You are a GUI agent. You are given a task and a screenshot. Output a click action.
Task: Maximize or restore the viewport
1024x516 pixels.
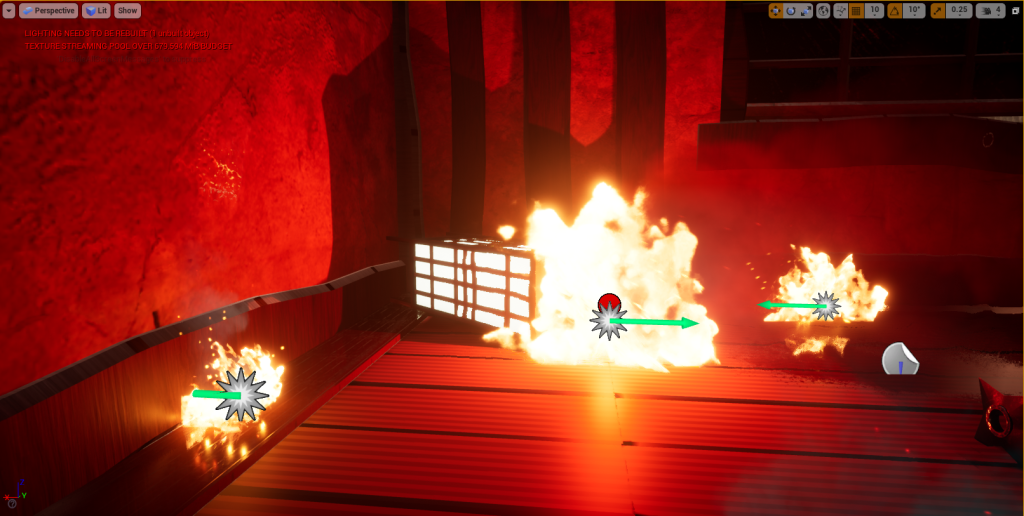point(1015,10)
